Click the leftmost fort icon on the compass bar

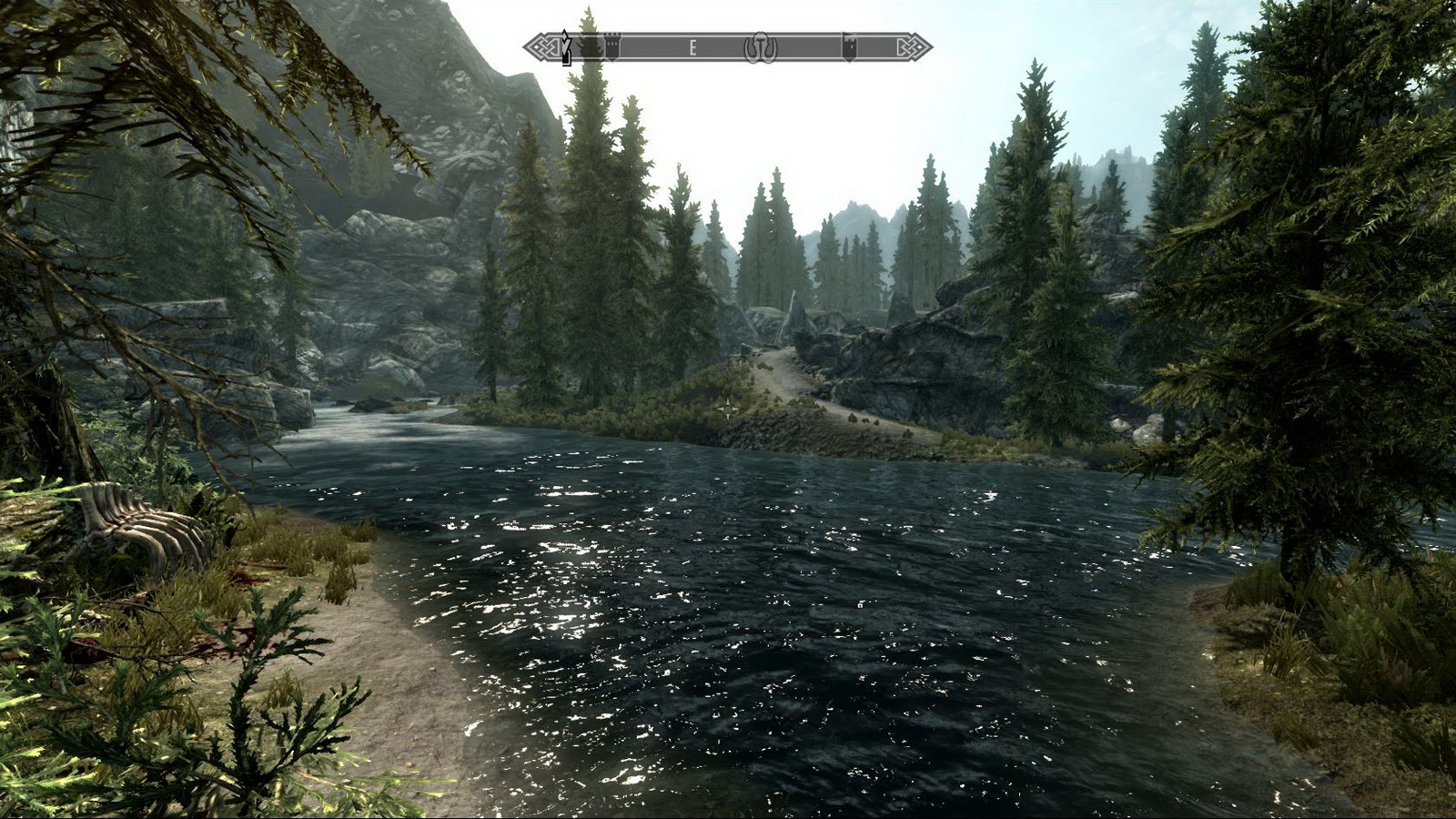click(x=612, y=45)
